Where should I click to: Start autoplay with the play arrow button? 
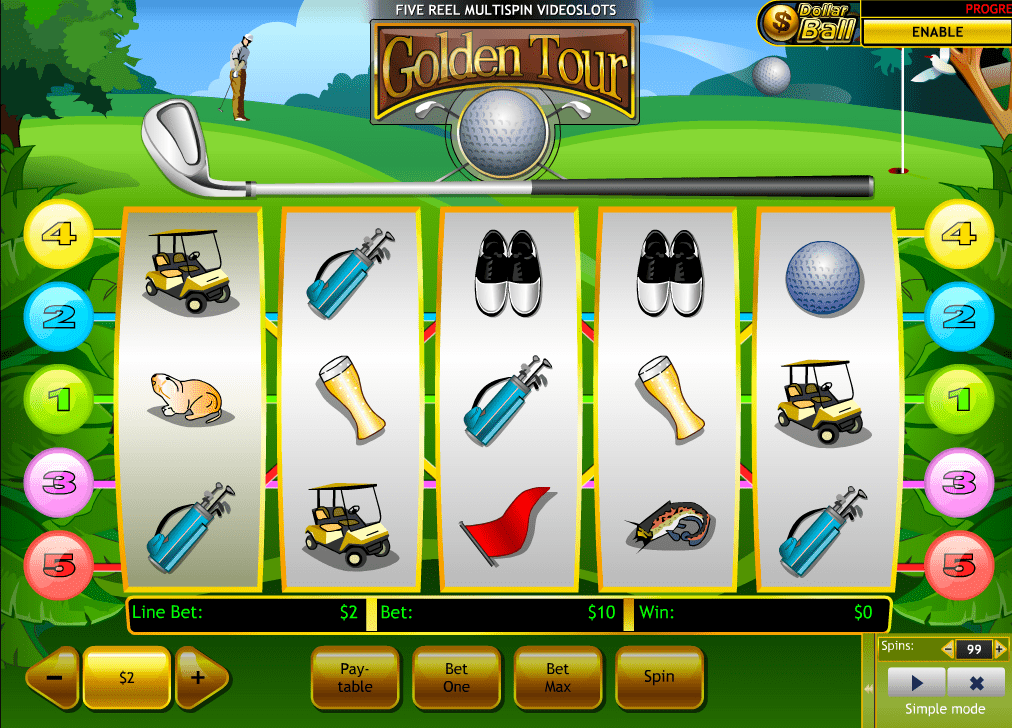pos(916,683)
